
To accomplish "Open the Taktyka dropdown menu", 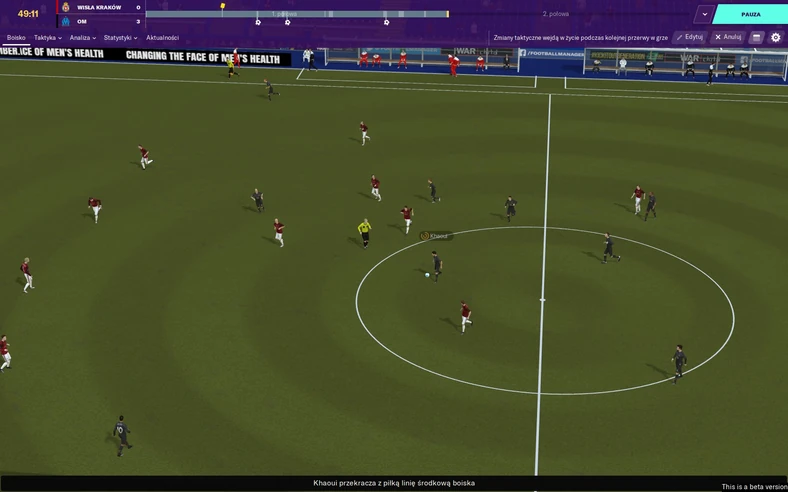I will coord(47,38).
